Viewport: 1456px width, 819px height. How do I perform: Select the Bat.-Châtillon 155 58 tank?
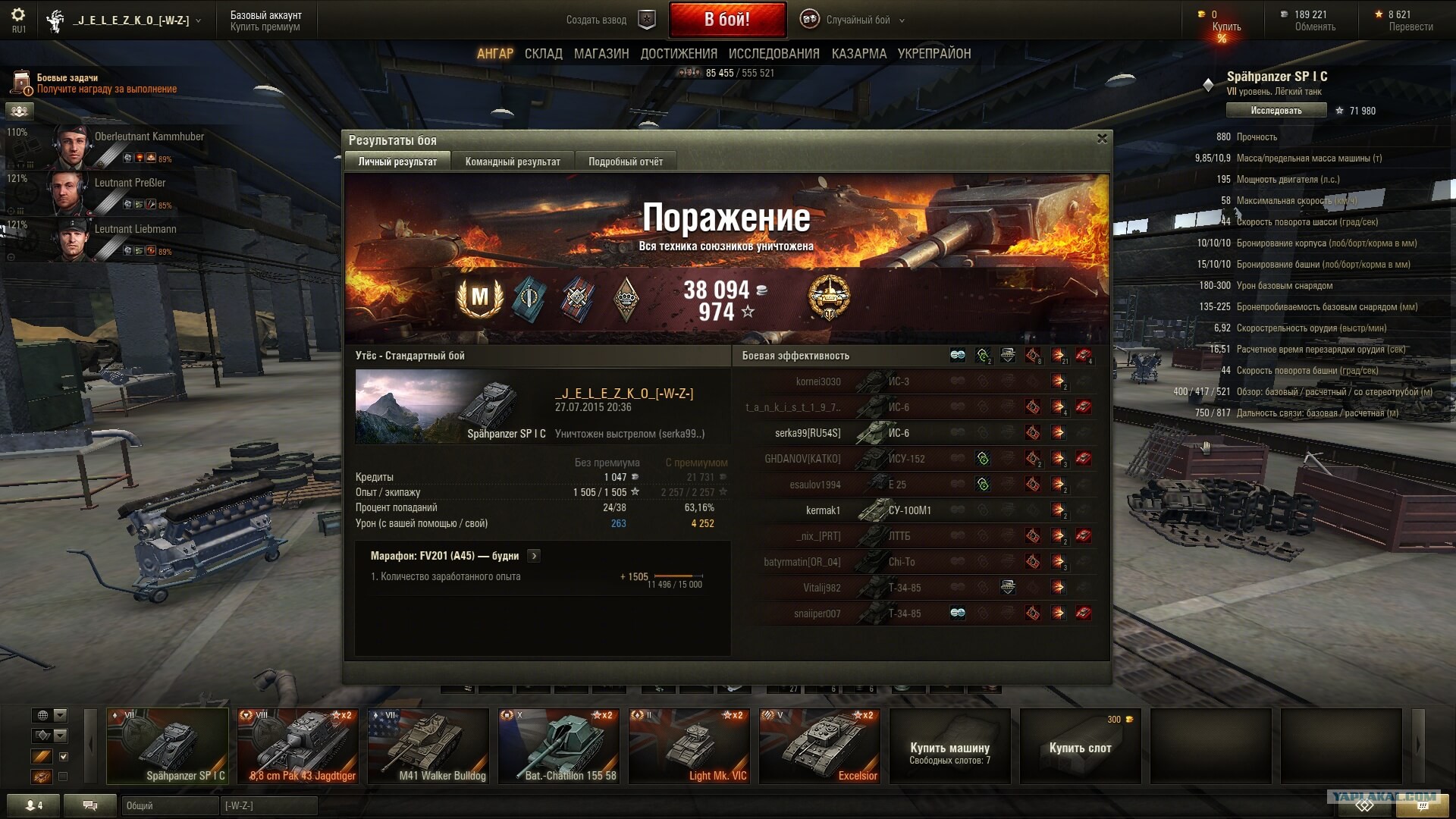(x=559, y=746)
